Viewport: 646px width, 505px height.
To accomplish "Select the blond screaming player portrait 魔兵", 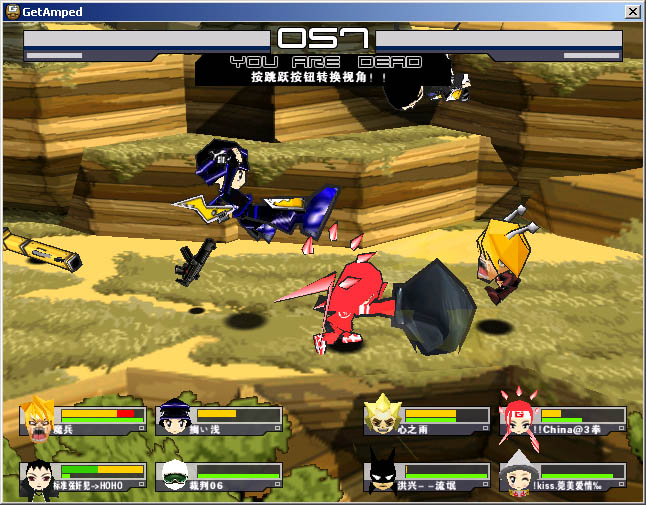I will pyautogui.click(x=38, y=420).
